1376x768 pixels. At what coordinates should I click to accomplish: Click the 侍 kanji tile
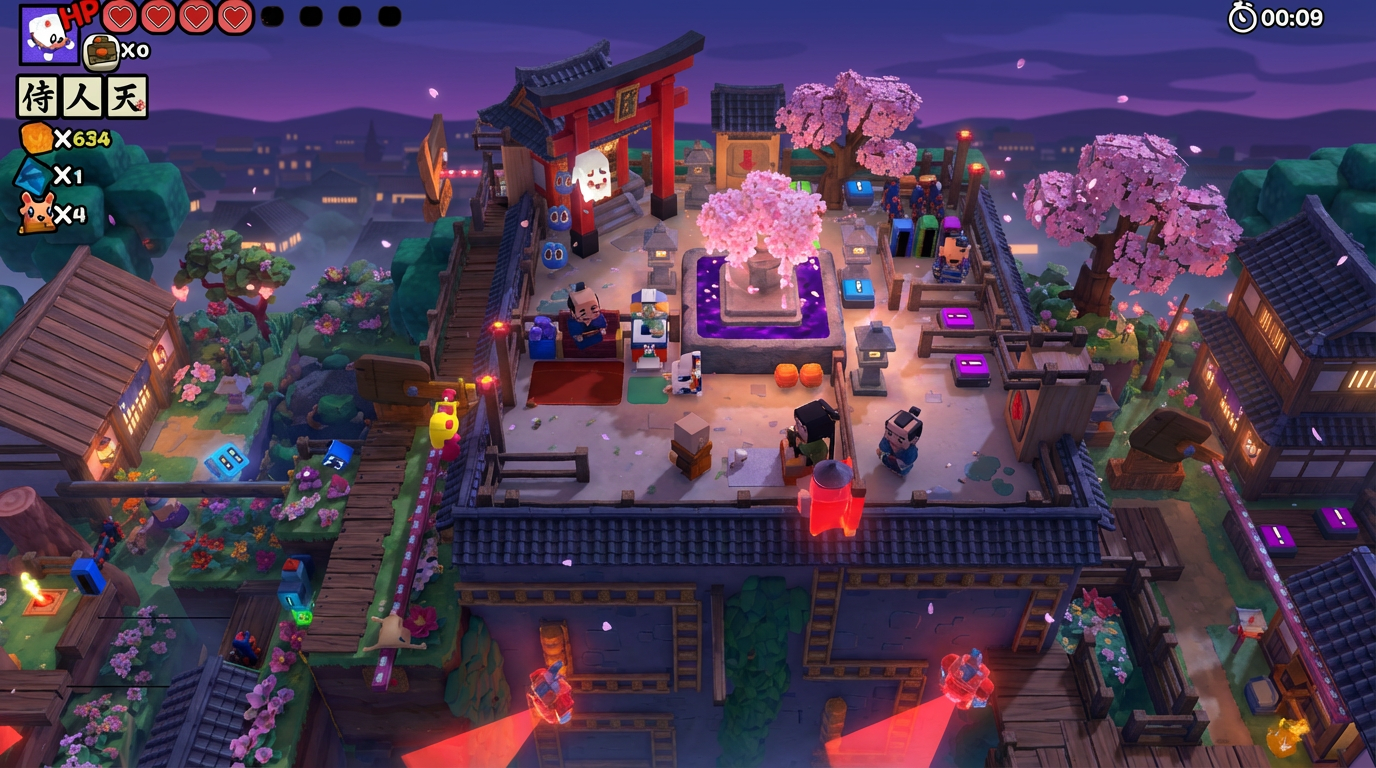click(38, 97)
